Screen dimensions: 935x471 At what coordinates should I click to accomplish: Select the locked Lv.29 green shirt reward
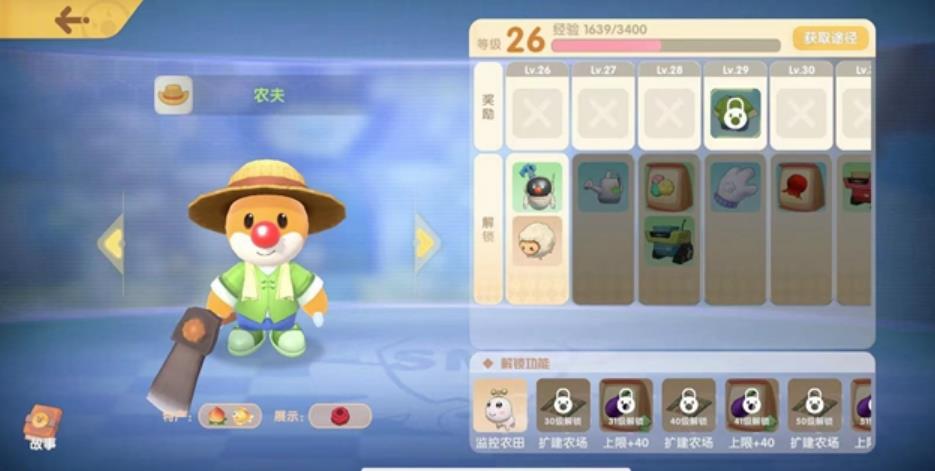point(735,114)
